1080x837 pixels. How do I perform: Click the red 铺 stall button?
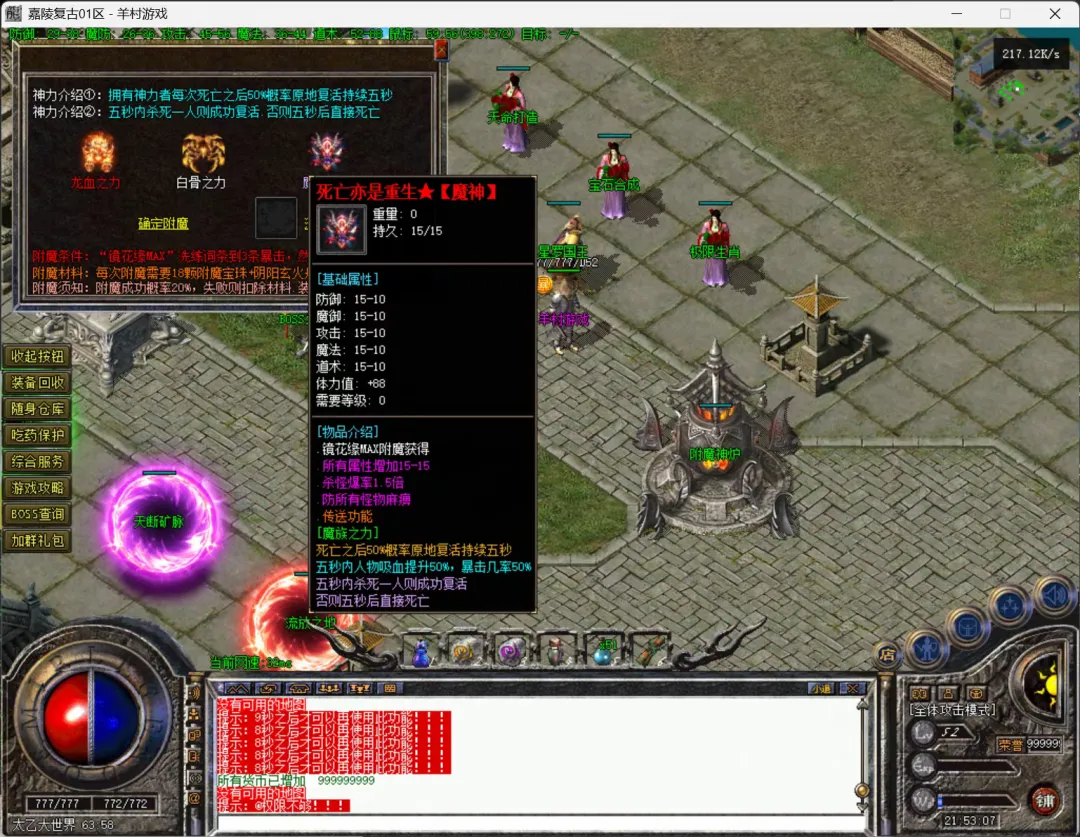[x=1044, y=800]
